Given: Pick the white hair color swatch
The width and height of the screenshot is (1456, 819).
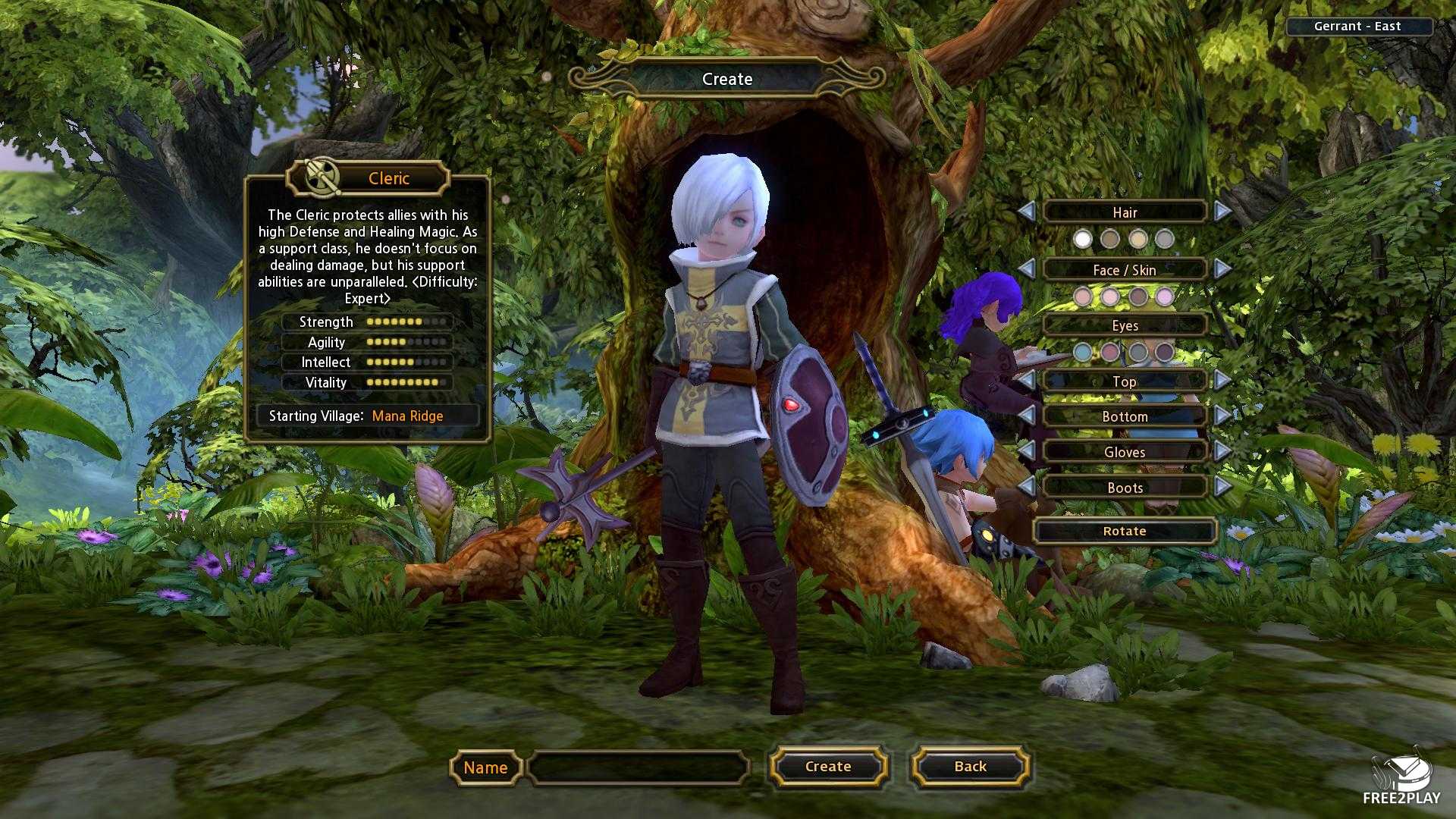Looking at the screenshot, I should tap(1082, 240).
